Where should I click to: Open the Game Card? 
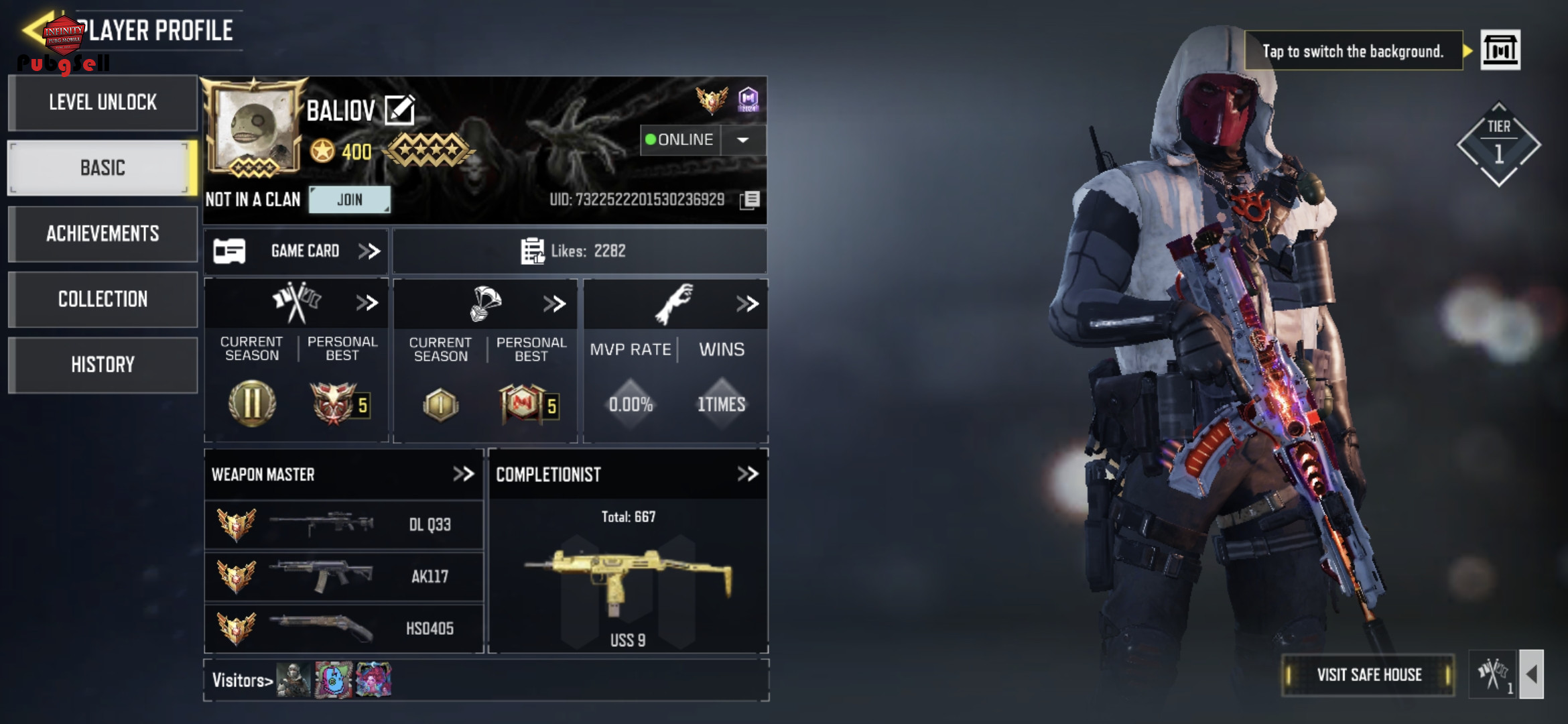296,251
